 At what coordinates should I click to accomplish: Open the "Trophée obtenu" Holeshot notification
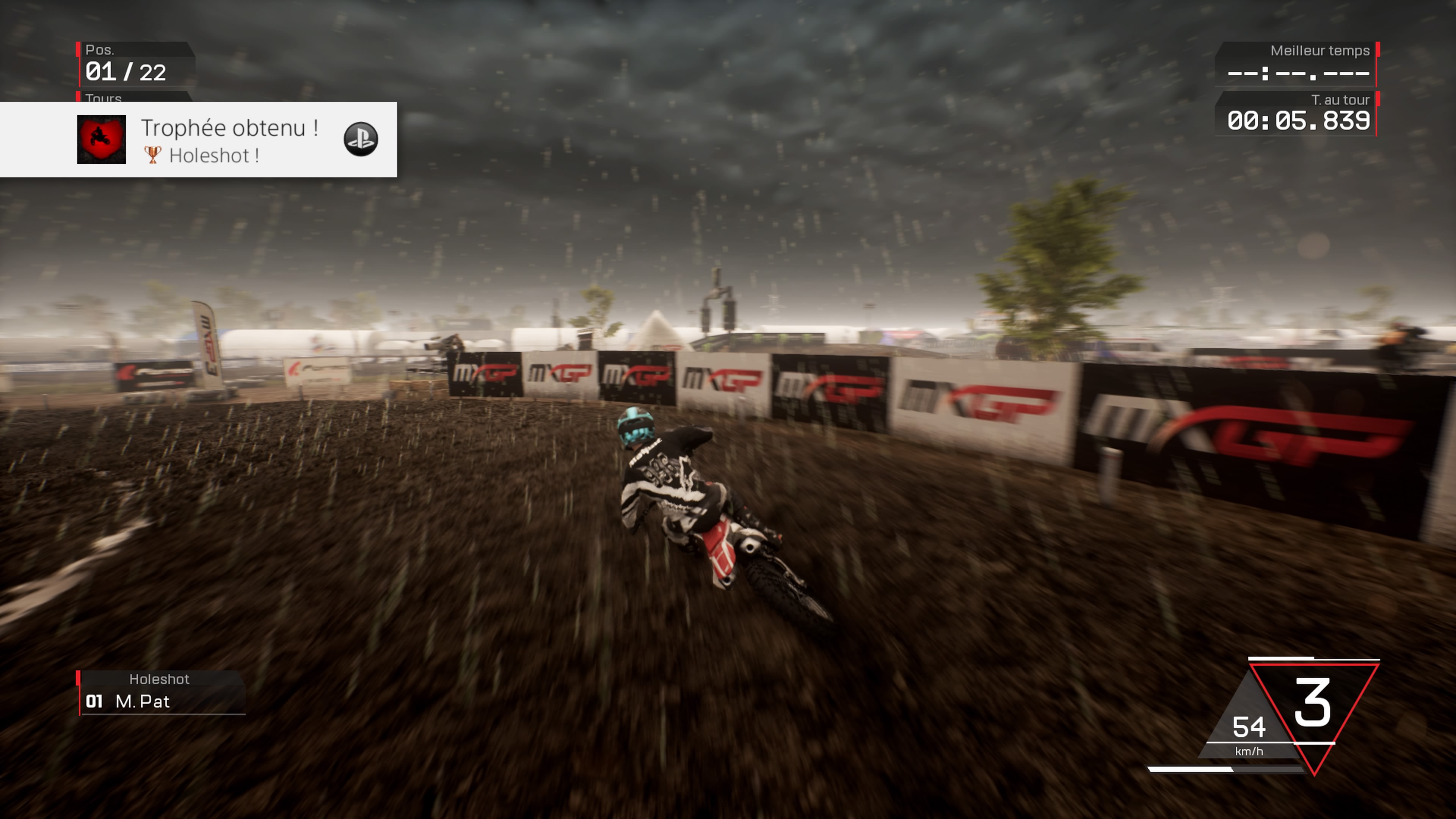(229, 140)
